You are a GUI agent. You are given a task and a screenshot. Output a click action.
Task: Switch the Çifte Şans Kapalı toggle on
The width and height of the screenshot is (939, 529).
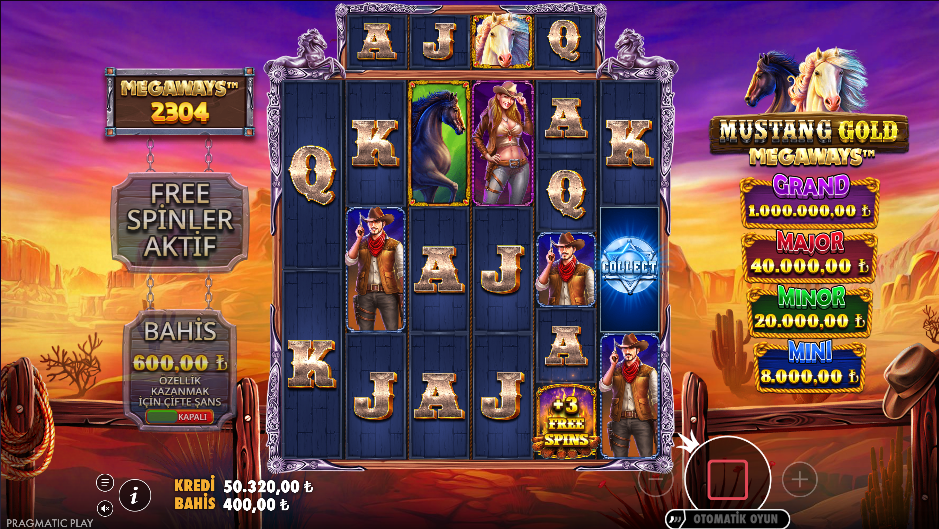(x=180, y=416)
